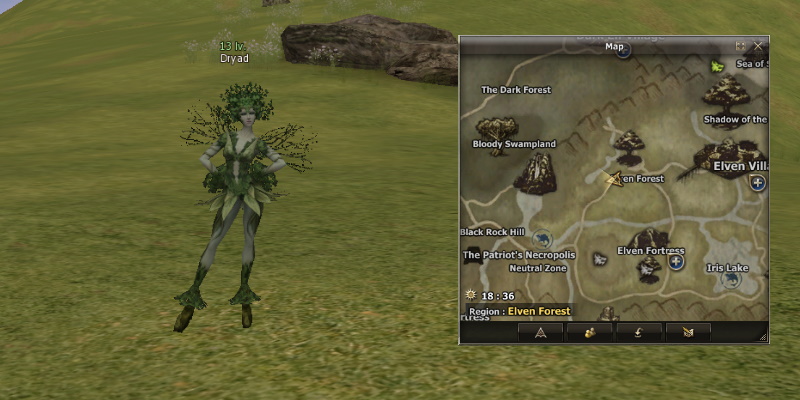Click the green dragon marker on map
800x400 pixels.
pos(717,66)
